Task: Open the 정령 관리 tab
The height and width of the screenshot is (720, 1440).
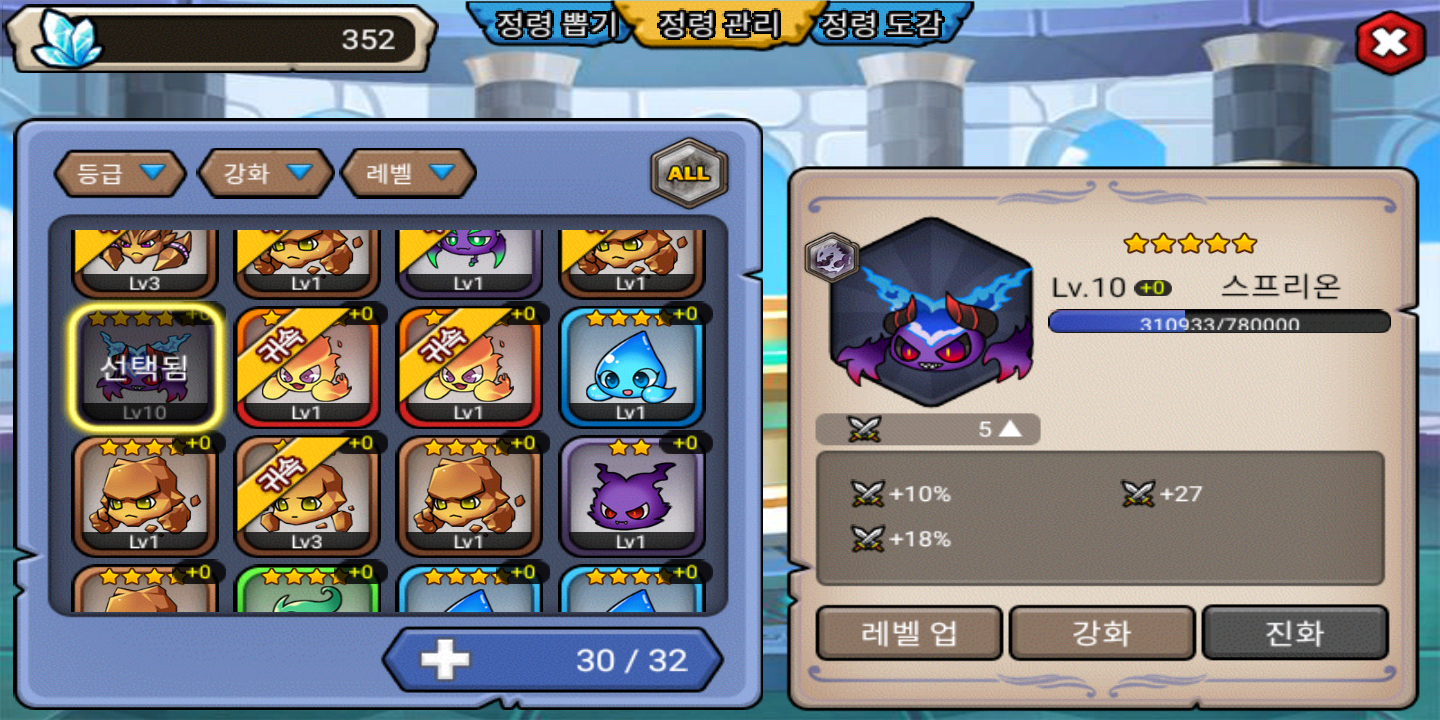Action: [x=717, y=24]
